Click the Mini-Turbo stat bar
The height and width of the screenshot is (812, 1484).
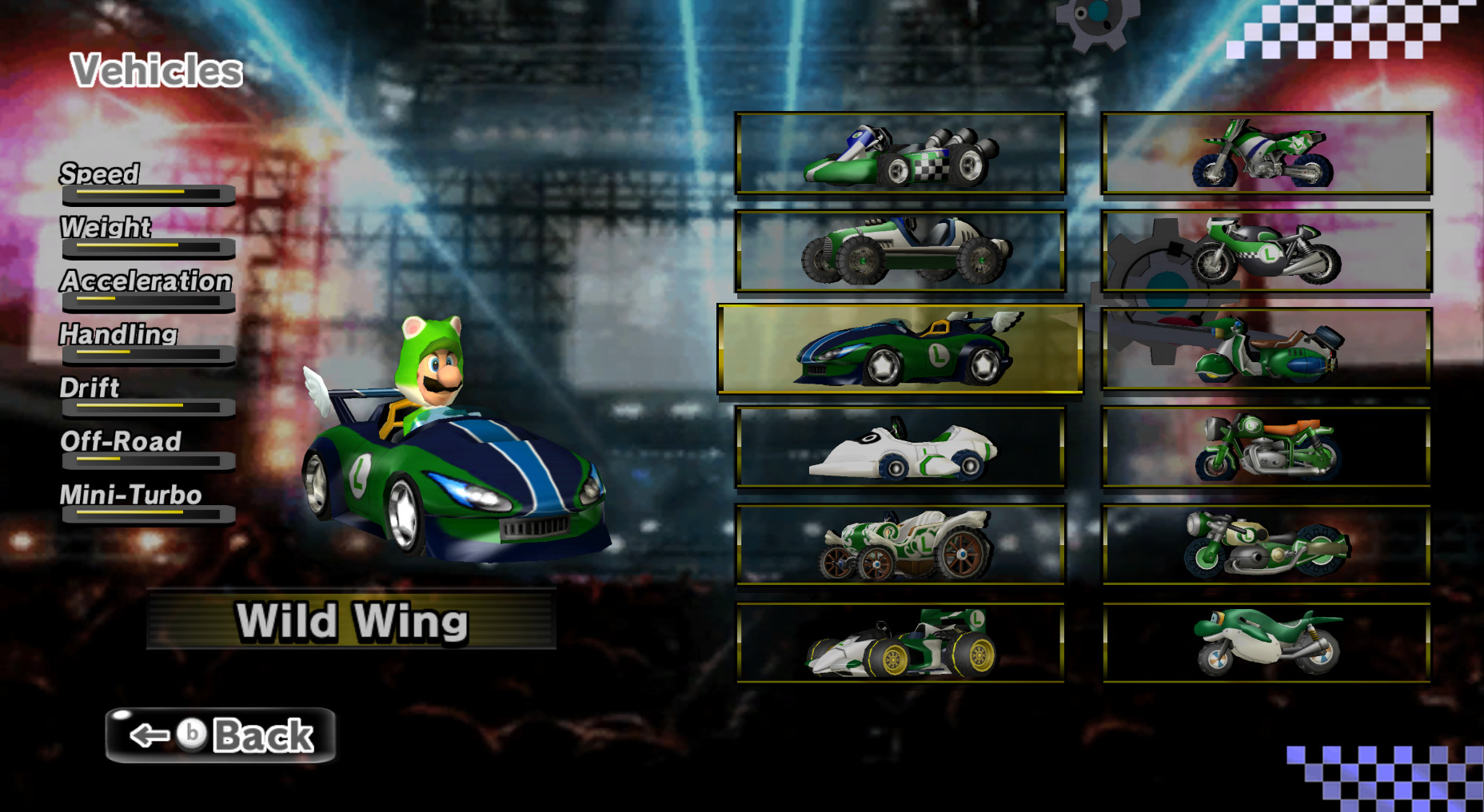(x=148, y=515)
